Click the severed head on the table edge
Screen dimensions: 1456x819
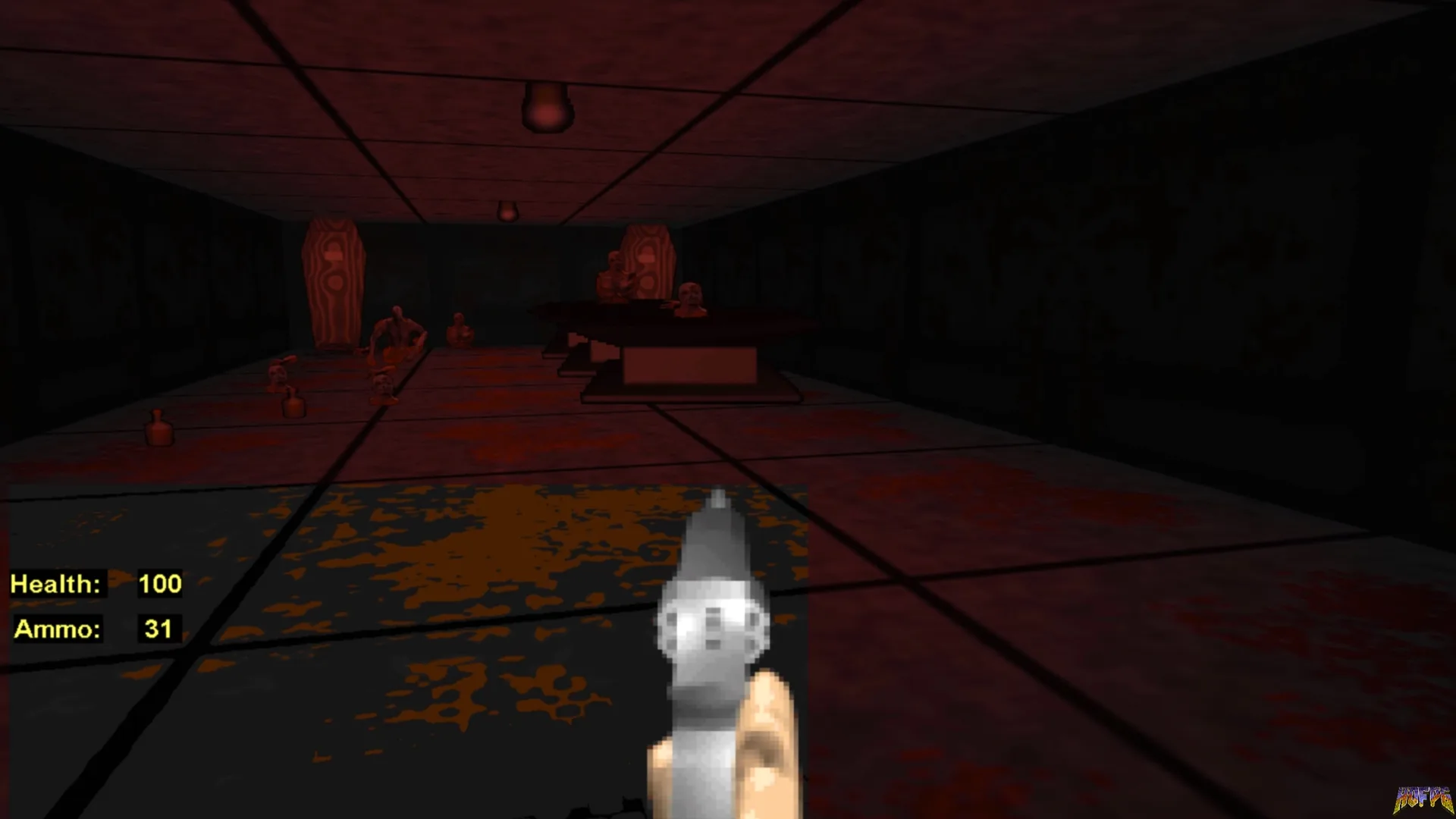coord(692,298)
